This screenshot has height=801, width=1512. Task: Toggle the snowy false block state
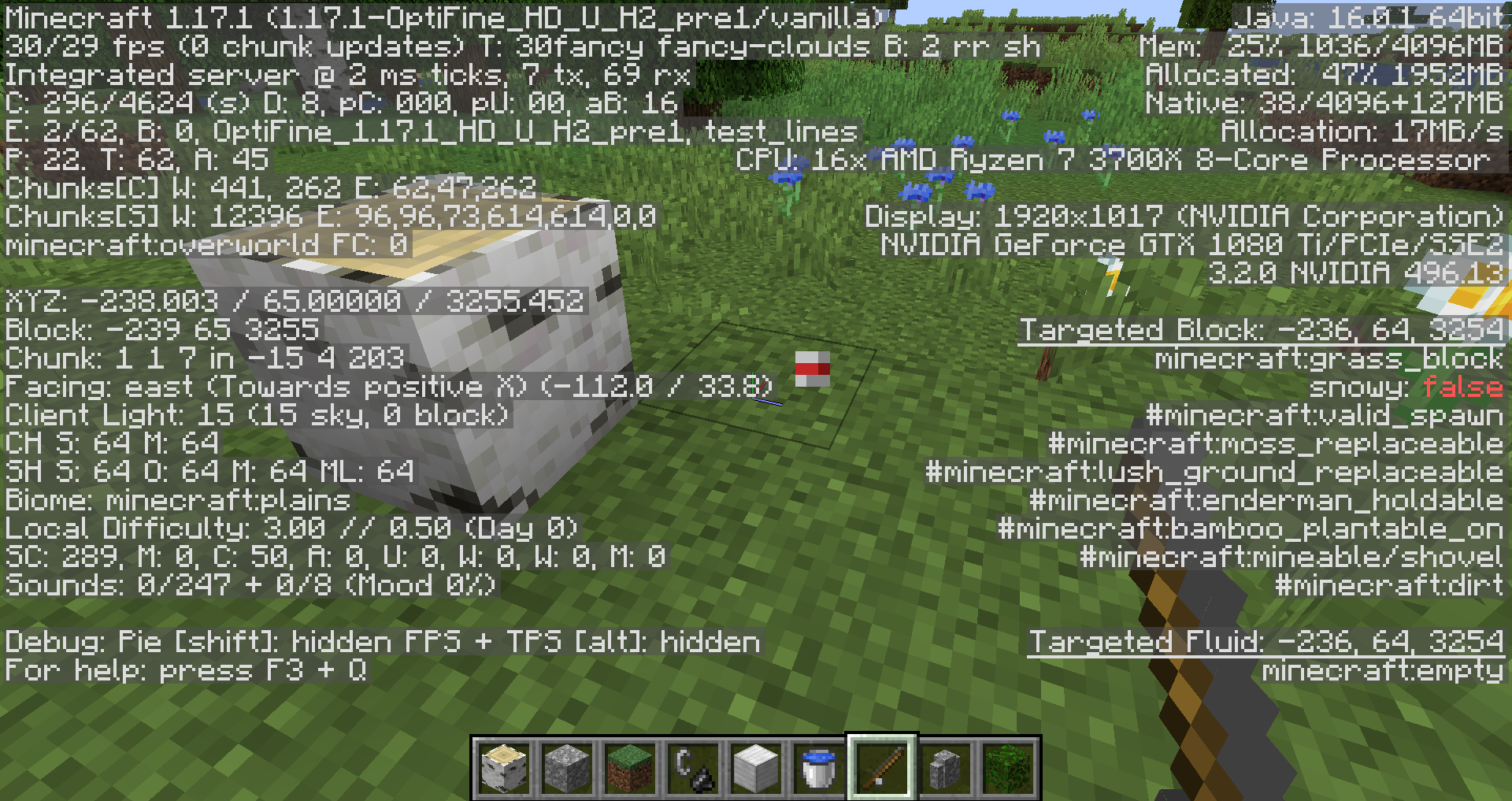1410,386
